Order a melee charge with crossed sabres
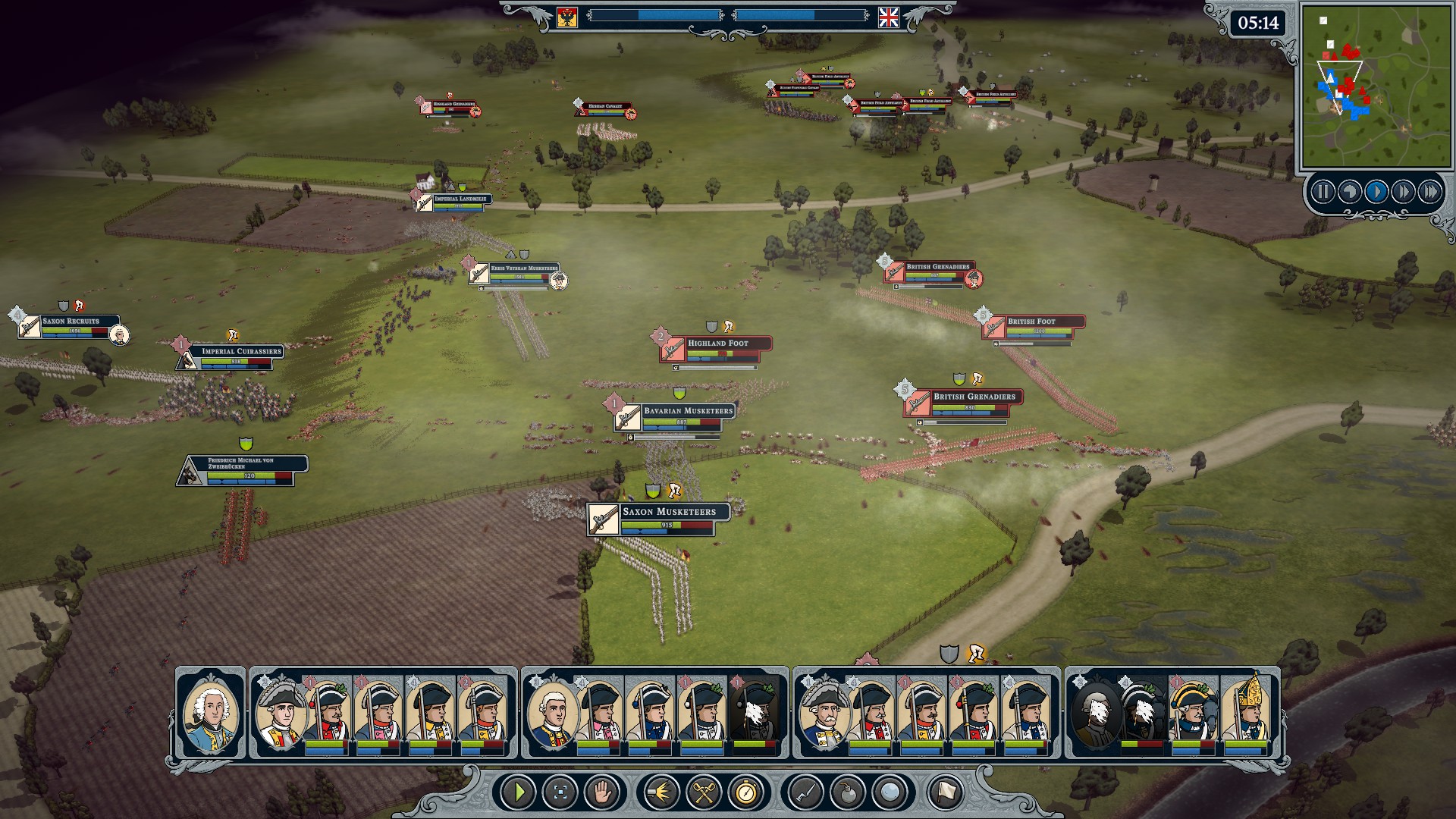The height and width of the screenshot is (819, 1456). point(704,793)
